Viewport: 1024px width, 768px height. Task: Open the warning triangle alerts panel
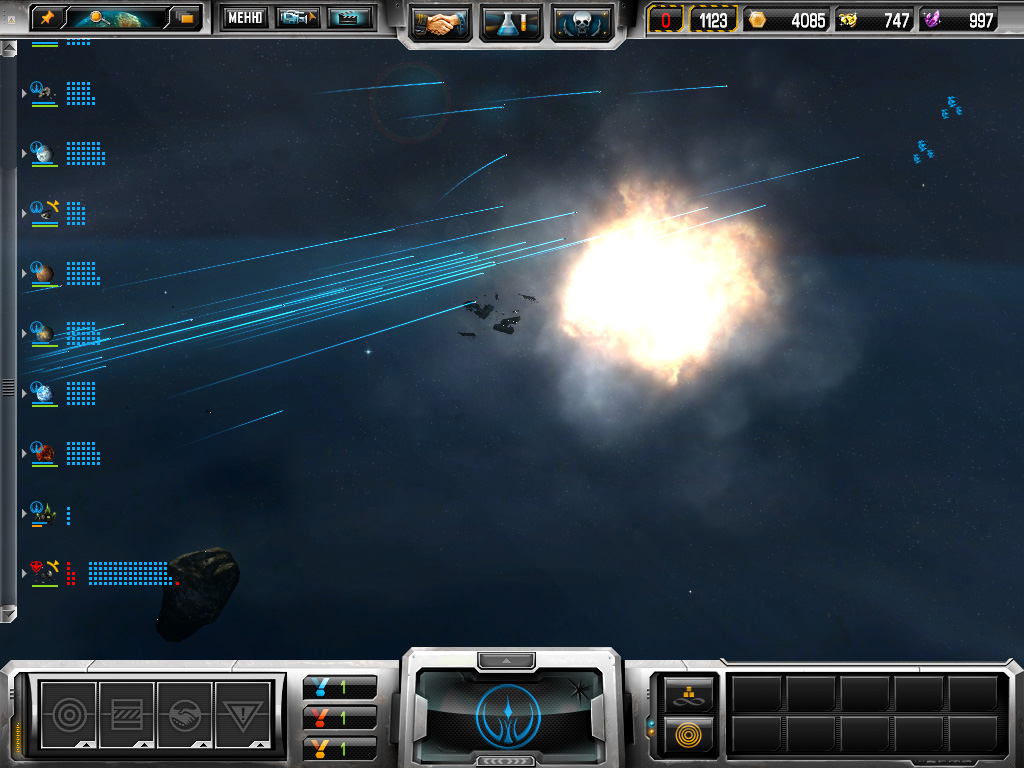coord(243,714)
